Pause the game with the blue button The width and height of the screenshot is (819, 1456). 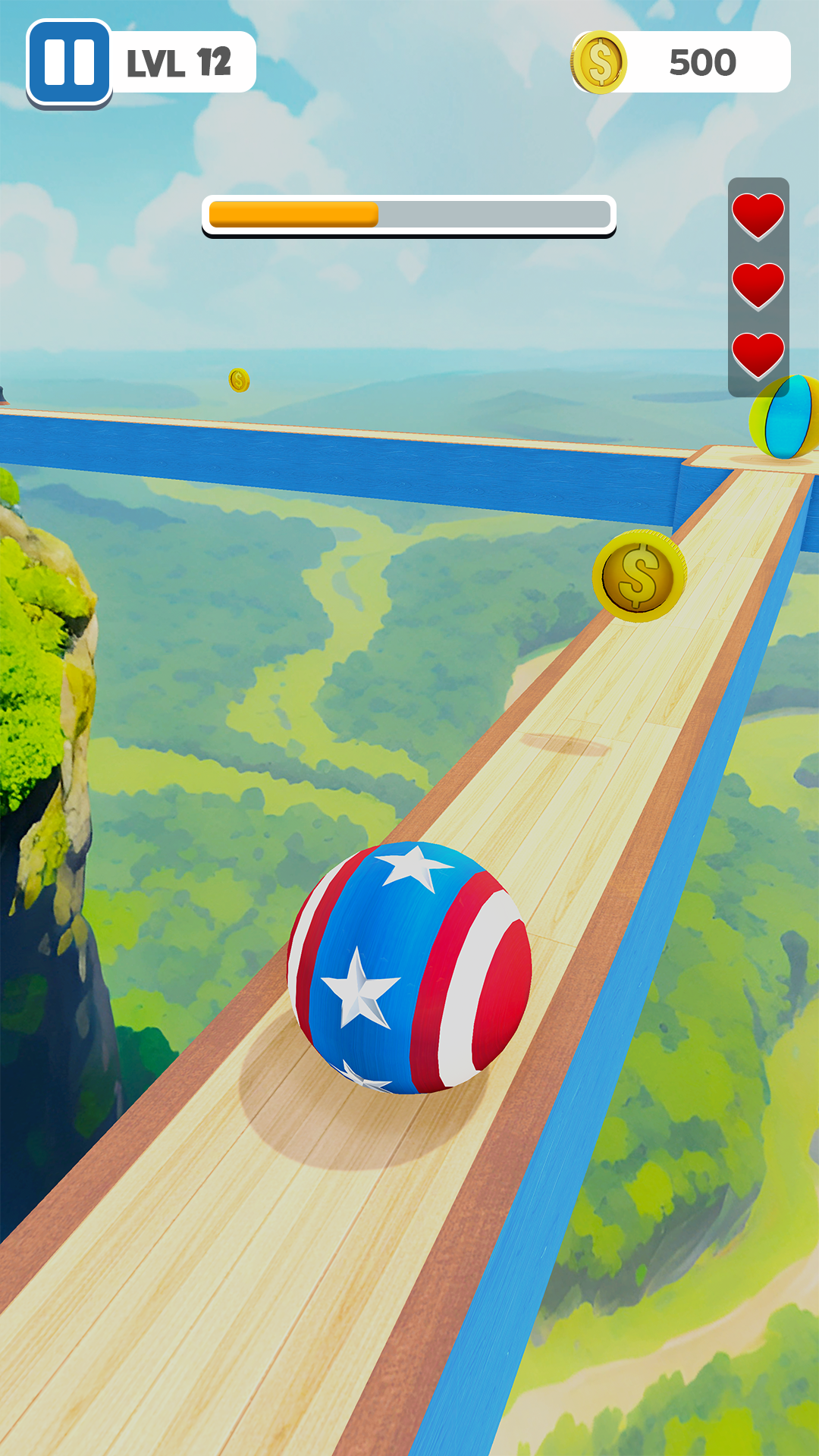(x=69, y=62)
